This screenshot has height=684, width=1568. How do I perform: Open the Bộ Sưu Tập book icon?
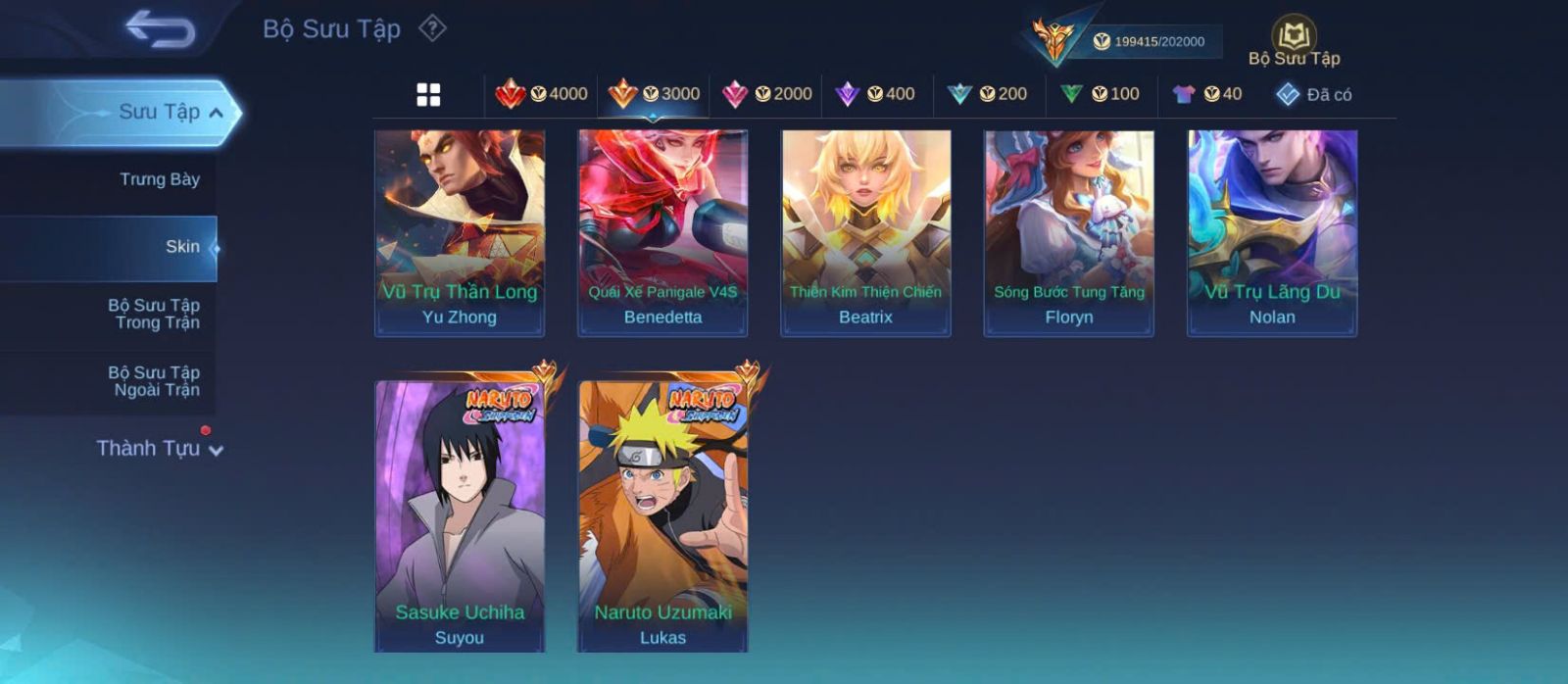click(x=1294, y=39)
